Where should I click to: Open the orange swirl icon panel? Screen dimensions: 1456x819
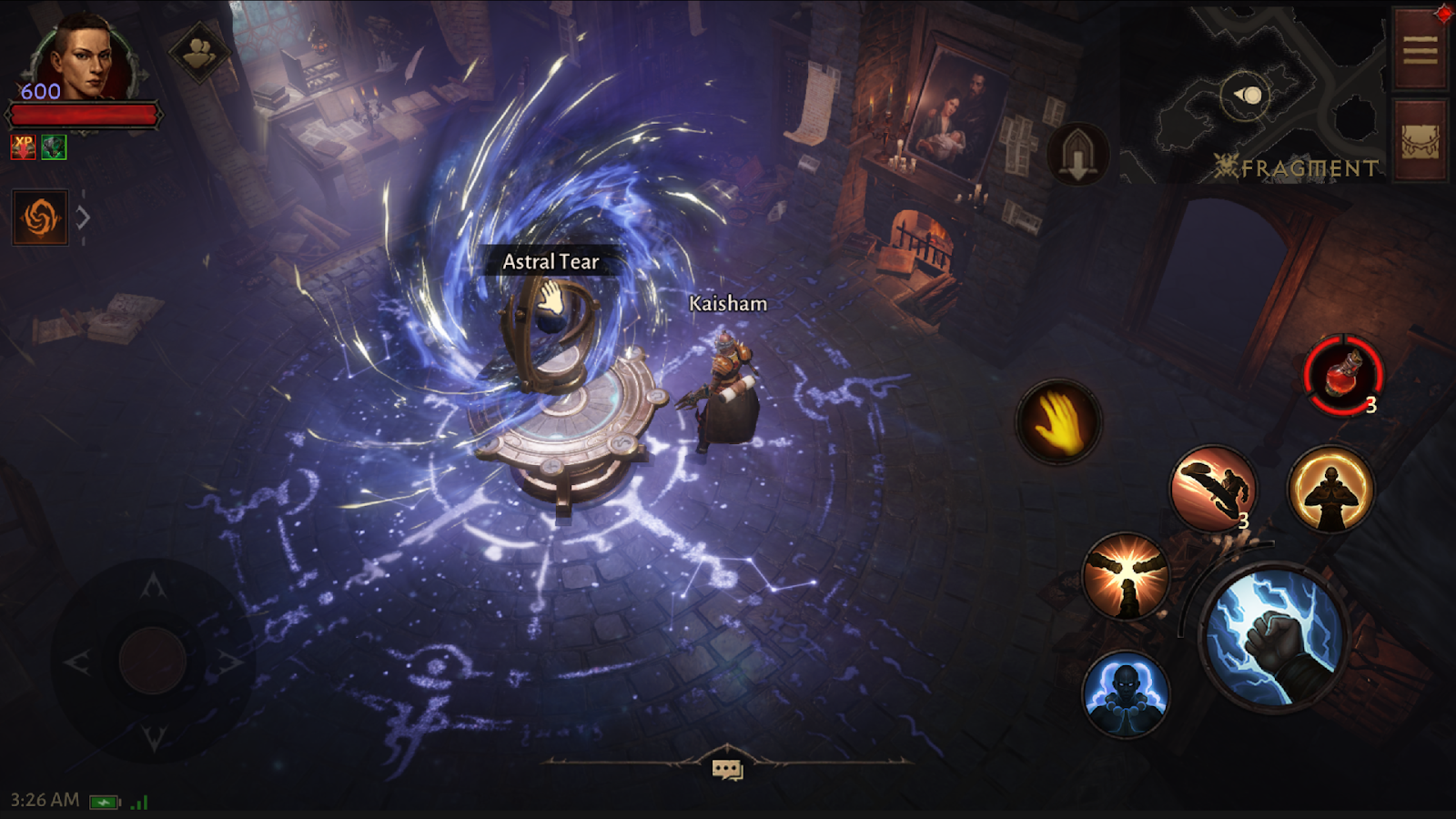(x=40, y=217)
